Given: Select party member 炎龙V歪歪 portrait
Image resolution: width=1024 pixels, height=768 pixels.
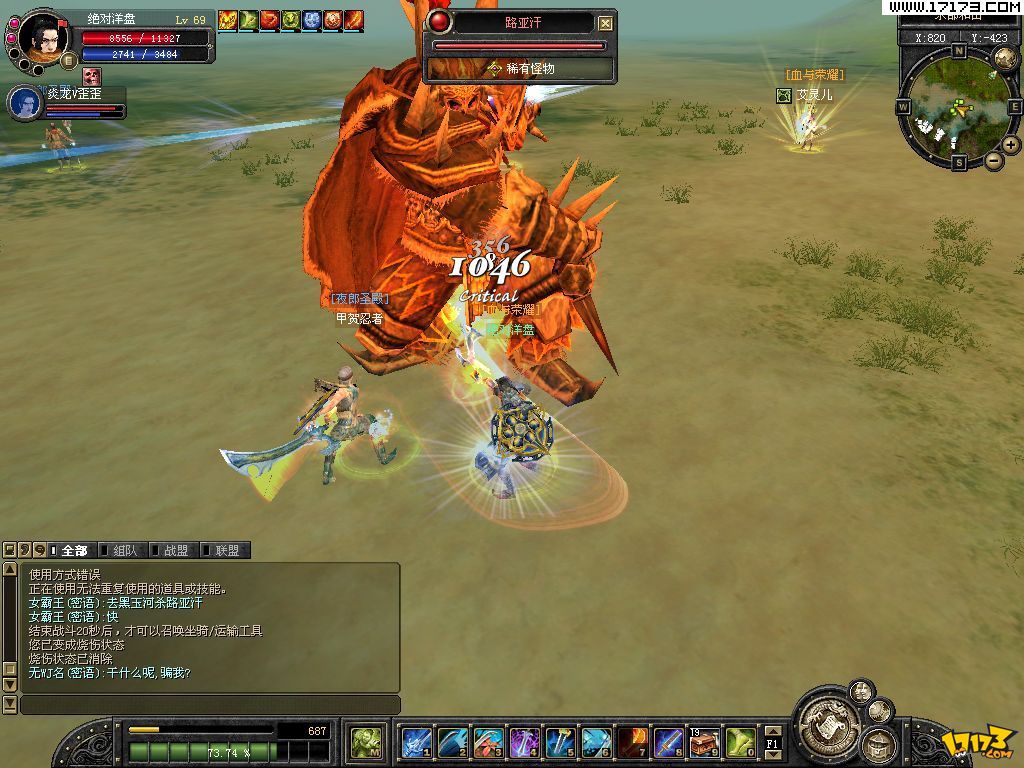Looking at the screenshot, I should pyautogui.click(x=25, y=103).
